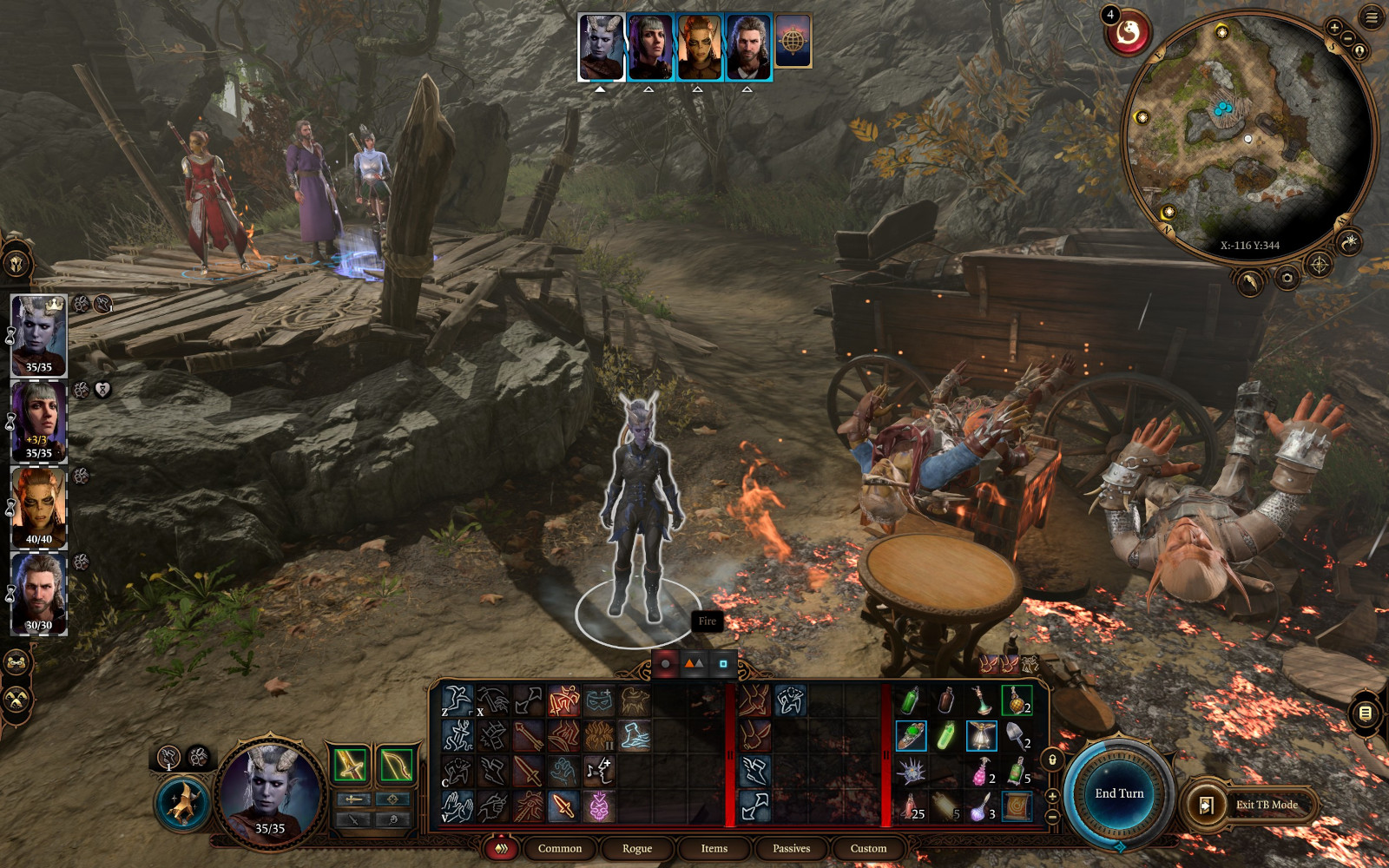Use the orange scroll item in hotbar
This screenshot has height=868, width=1389.
tap(1016, 807)
